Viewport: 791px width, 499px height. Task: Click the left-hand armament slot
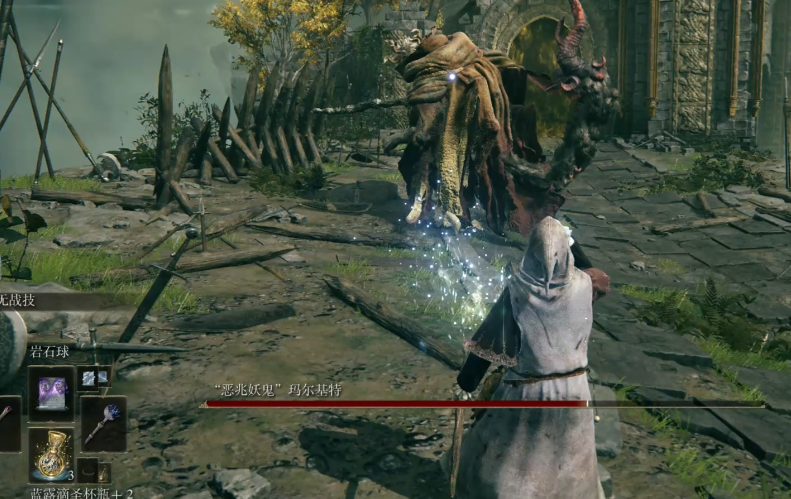click(8, 423)
